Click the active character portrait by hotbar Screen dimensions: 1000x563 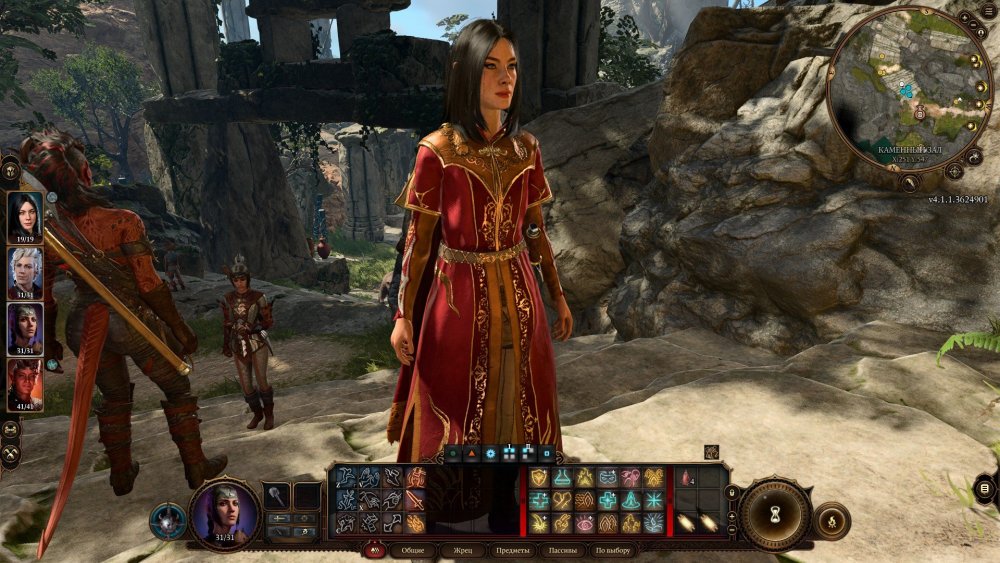tap(225, 513)
